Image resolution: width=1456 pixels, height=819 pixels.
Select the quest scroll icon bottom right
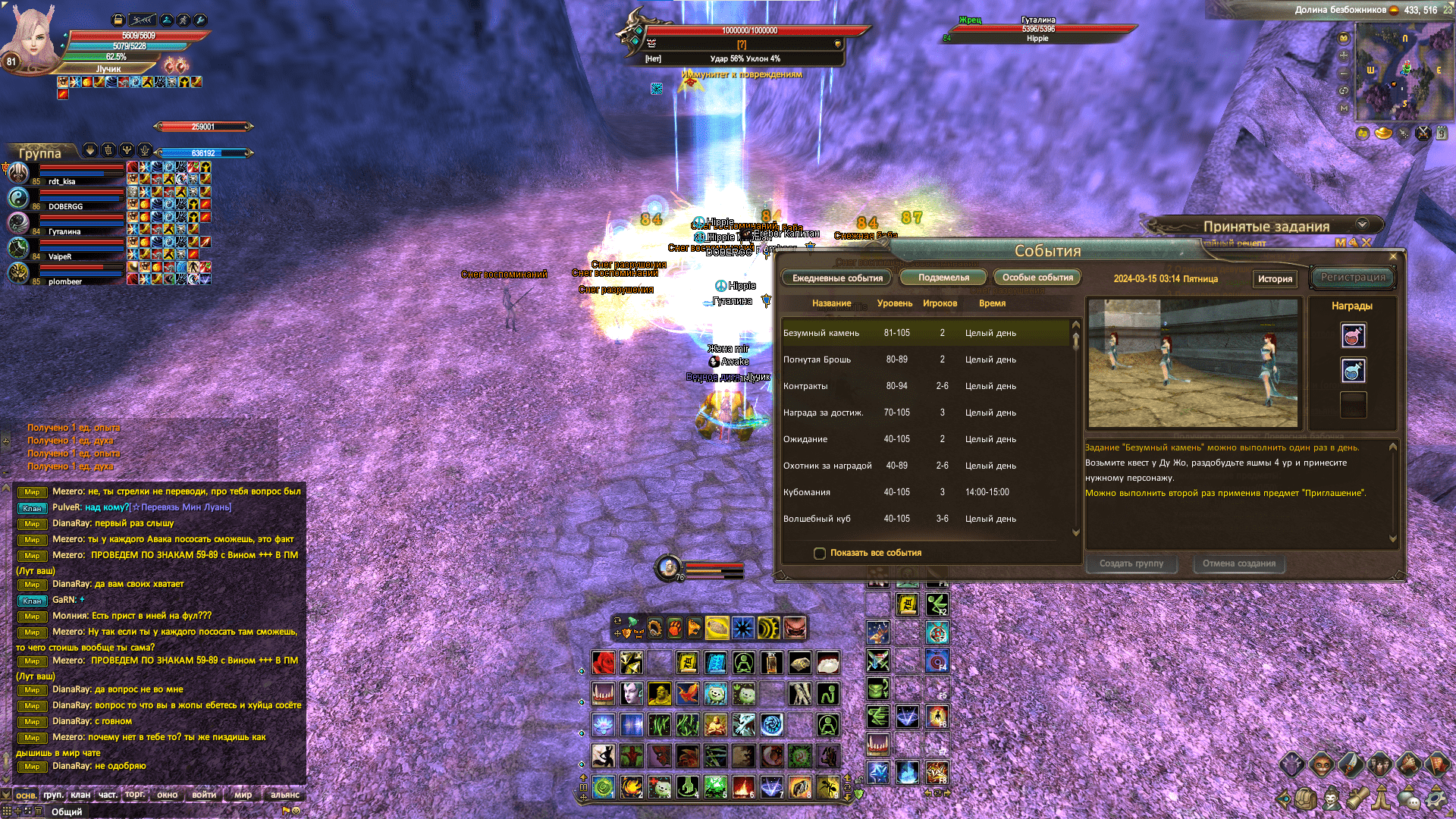[x=1359, y=800]
